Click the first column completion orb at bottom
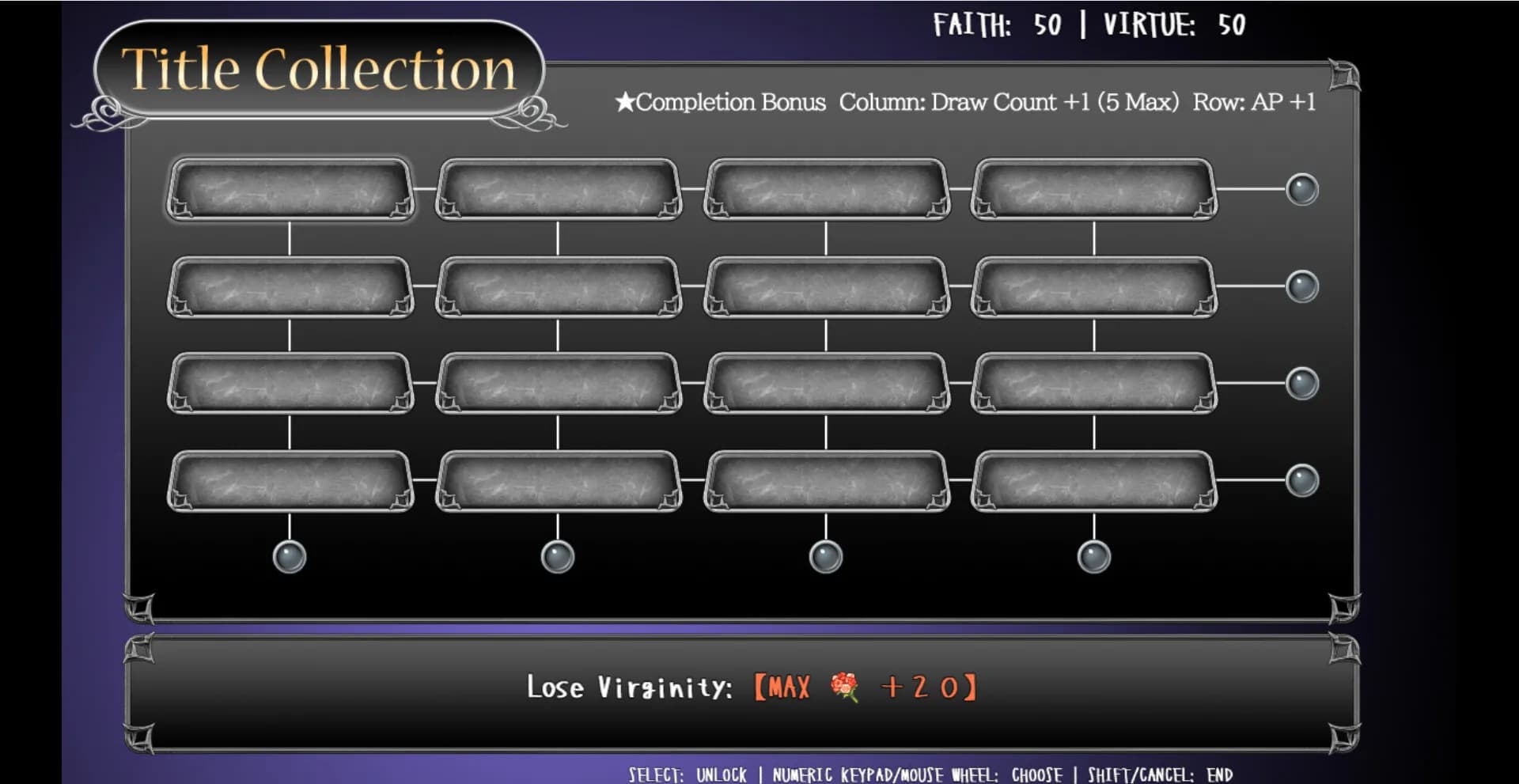Image resolution: width=1519 pixels, height=784 pixels. point(290,557)
